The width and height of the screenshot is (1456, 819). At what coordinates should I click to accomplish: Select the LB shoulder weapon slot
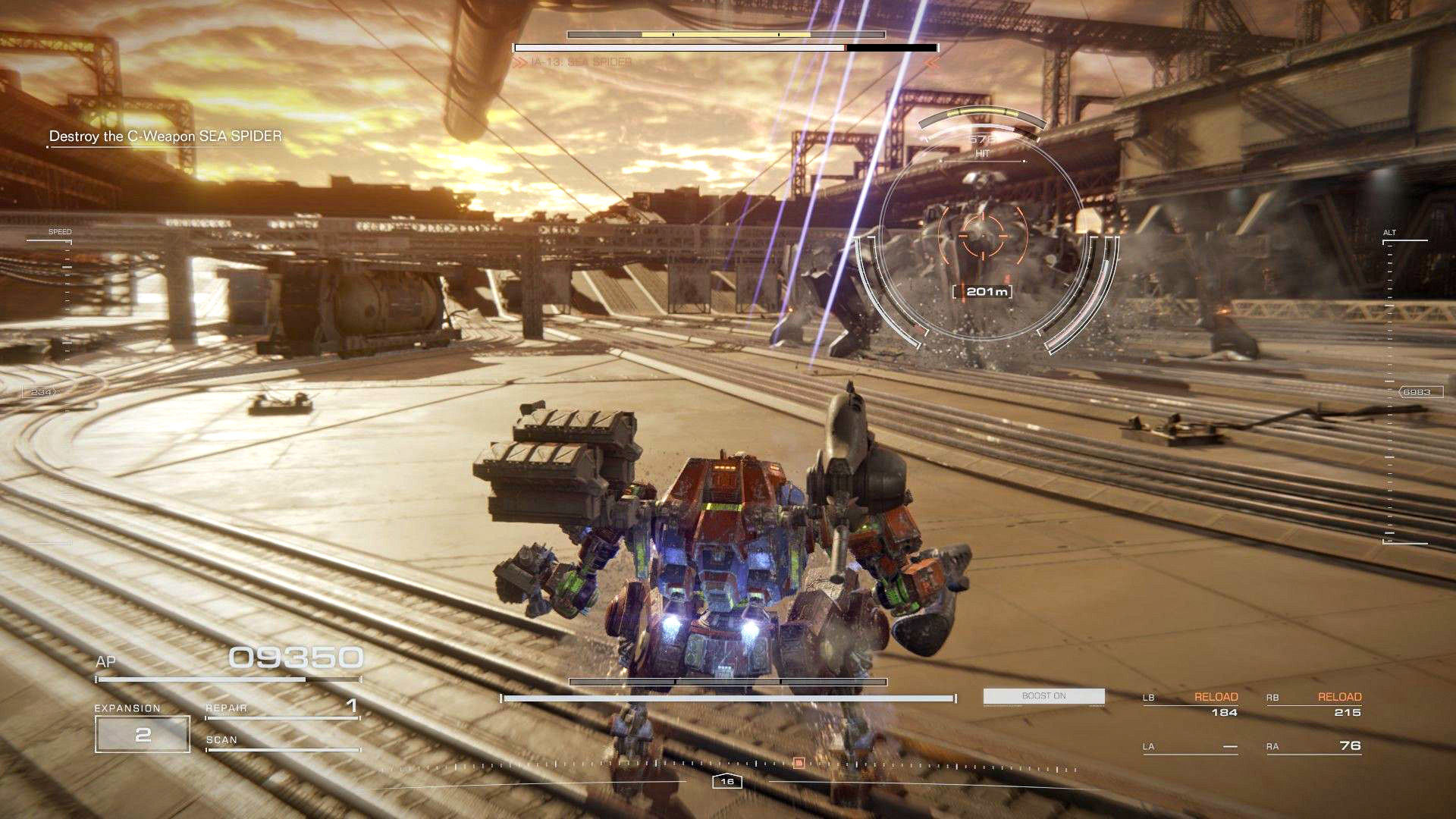pyautogui.click(x=1191, y=704)
